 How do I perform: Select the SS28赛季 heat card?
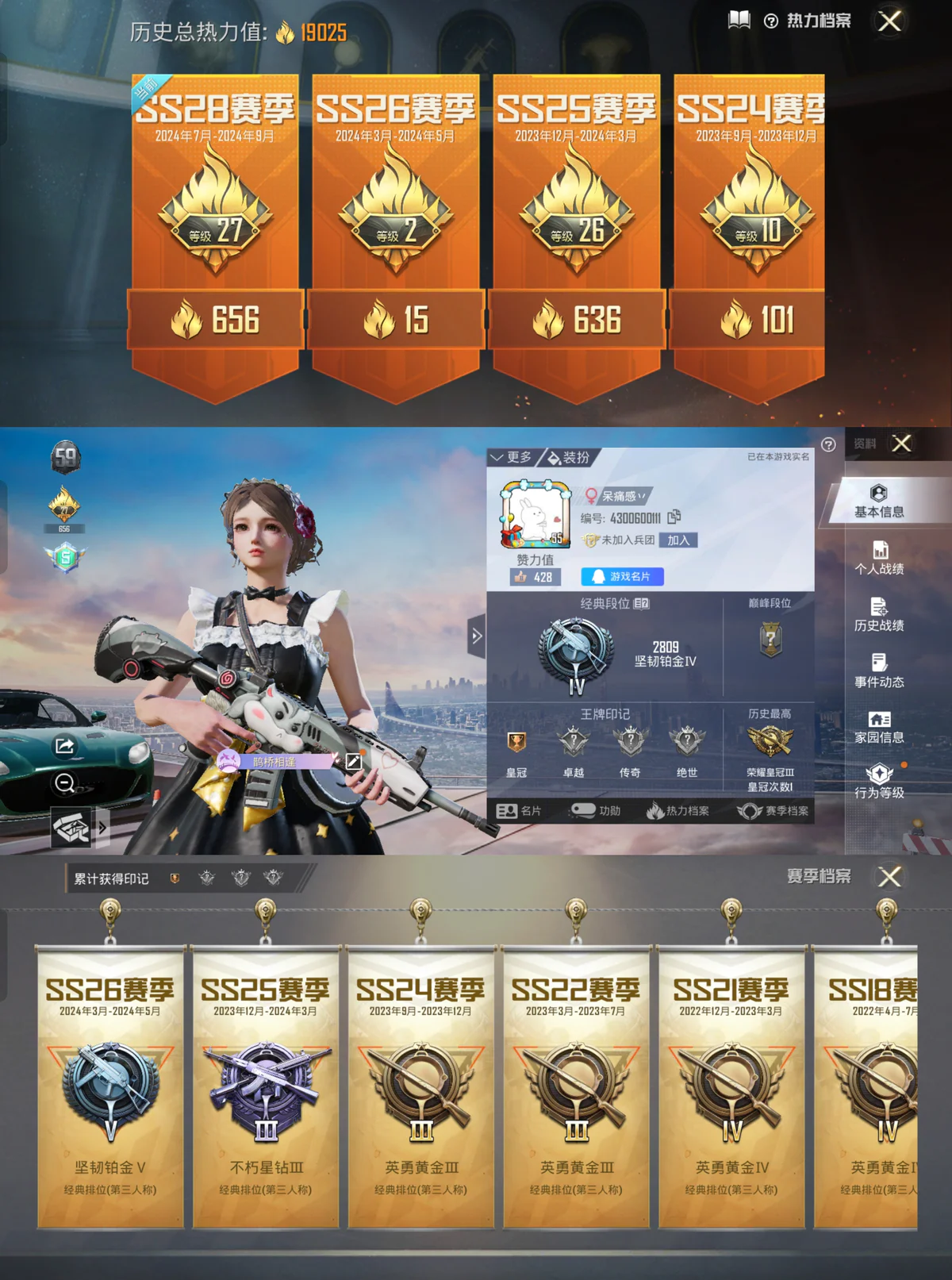215,230
